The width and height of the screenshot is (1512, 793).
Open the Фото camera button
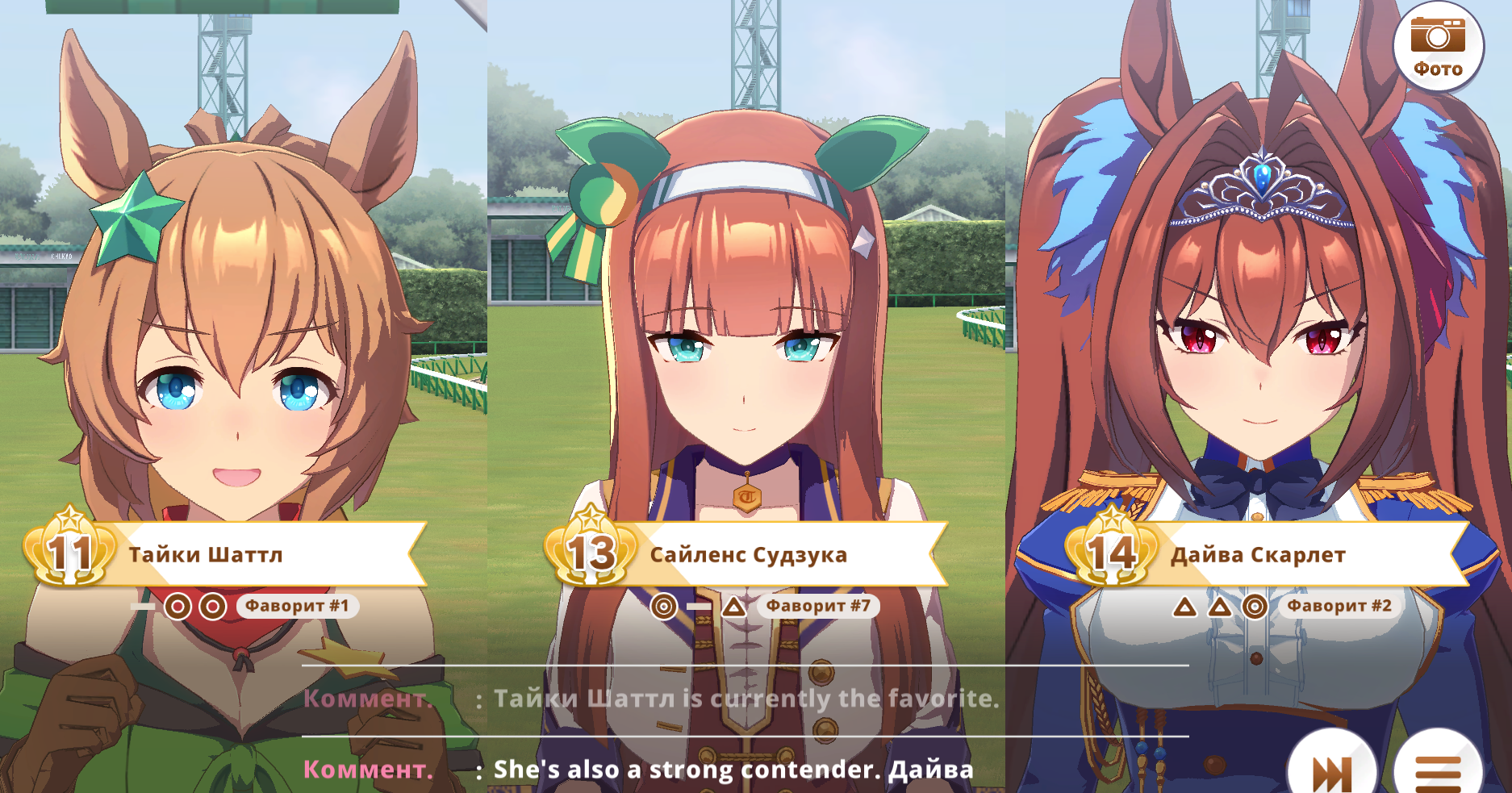pyautogui.click(x=1438, y=45)
